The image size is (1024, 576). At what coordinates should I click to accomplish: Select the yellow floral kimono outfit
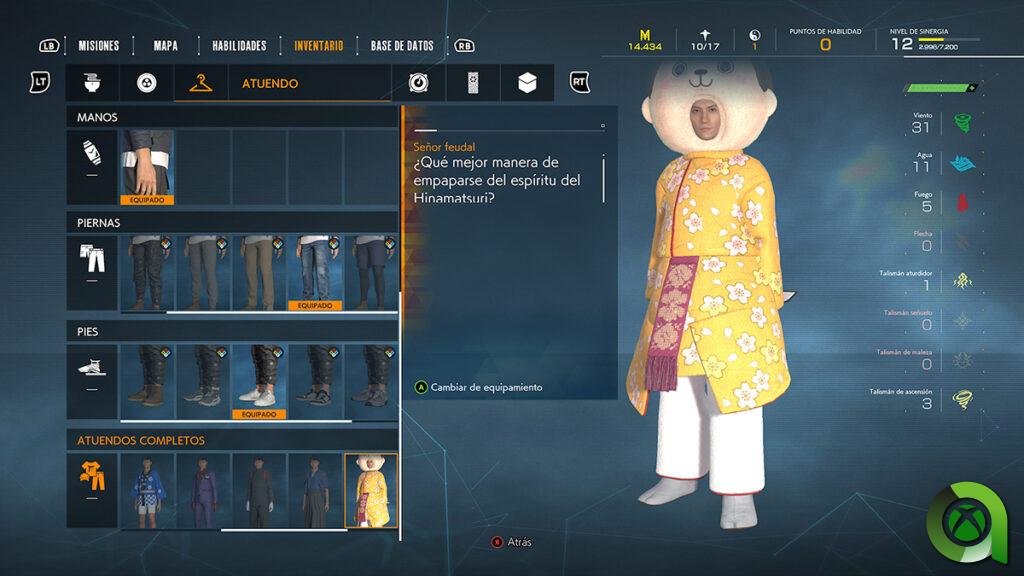371,490
